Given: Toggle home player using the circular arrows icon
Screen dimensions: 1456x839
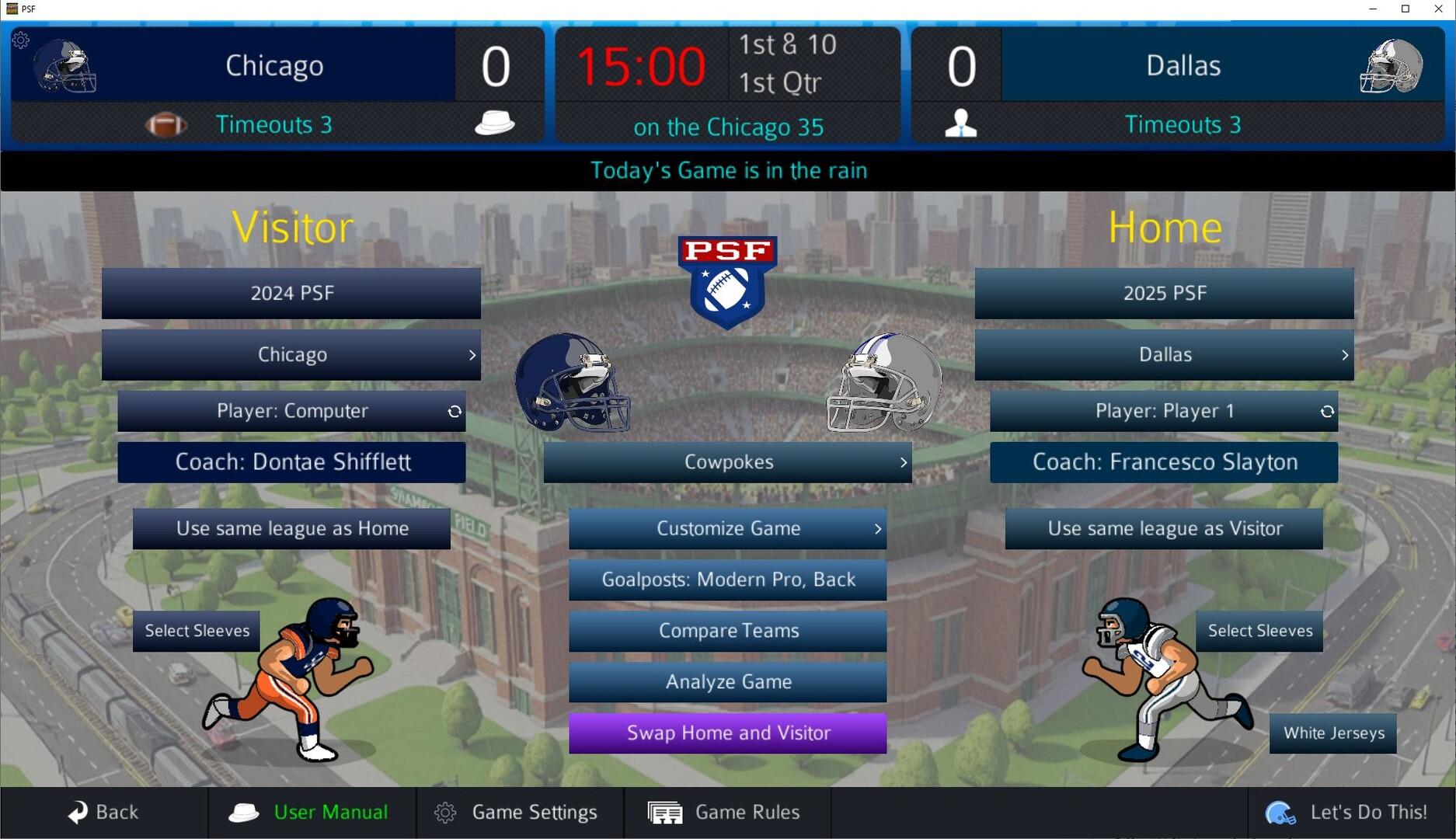Looking at the screenshot, I should (x=1326, y=412).
